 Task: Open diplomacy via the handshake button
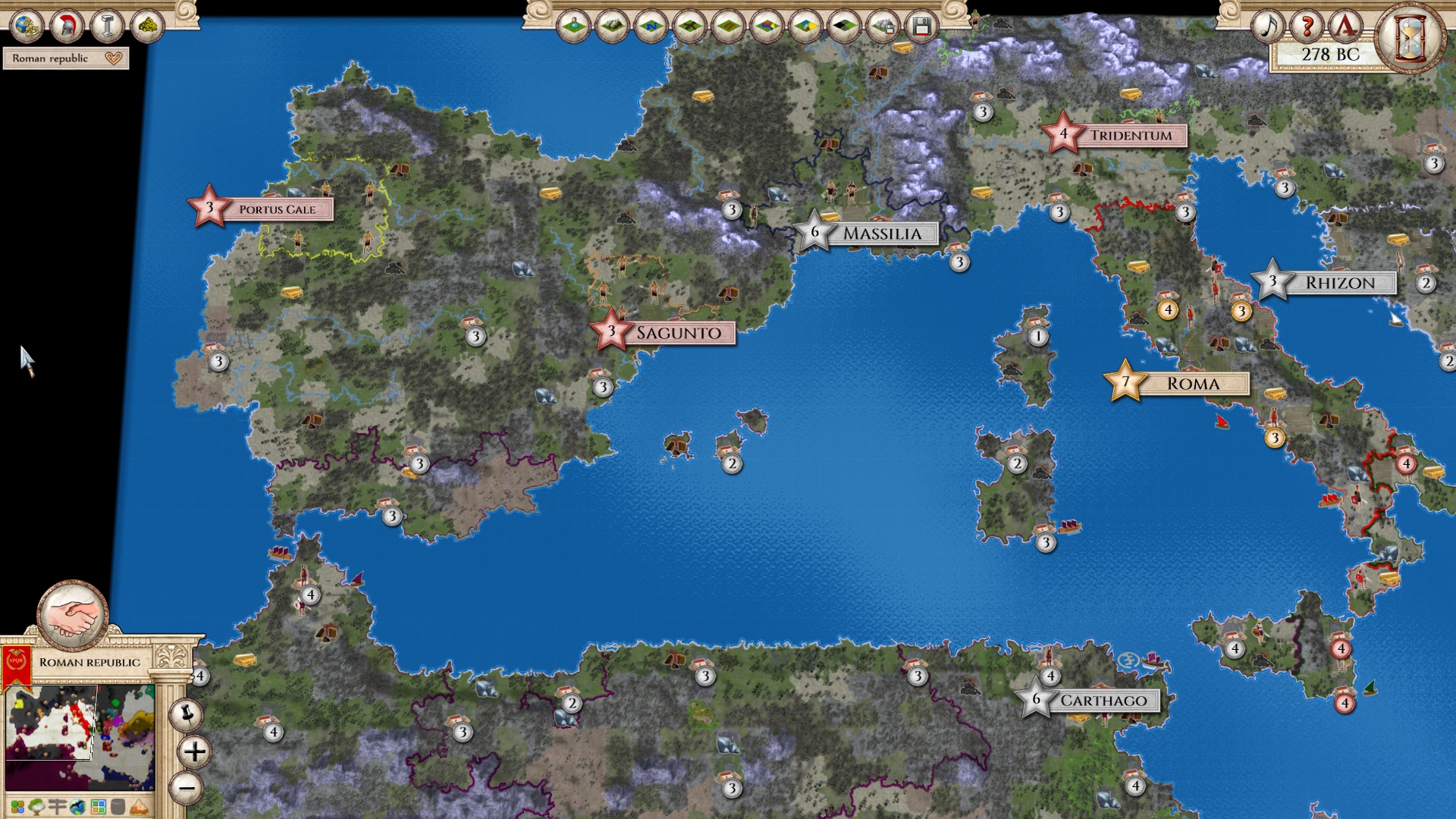[74, 616]
